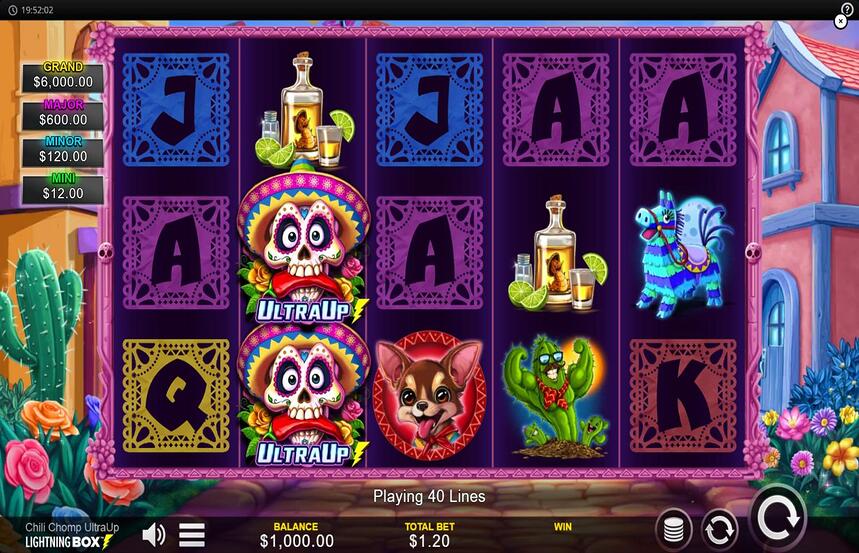Image resolution: width=859 pixels, height=553 pixels.
Task: Open the autoplay settings
Action: tap(720, 528)
